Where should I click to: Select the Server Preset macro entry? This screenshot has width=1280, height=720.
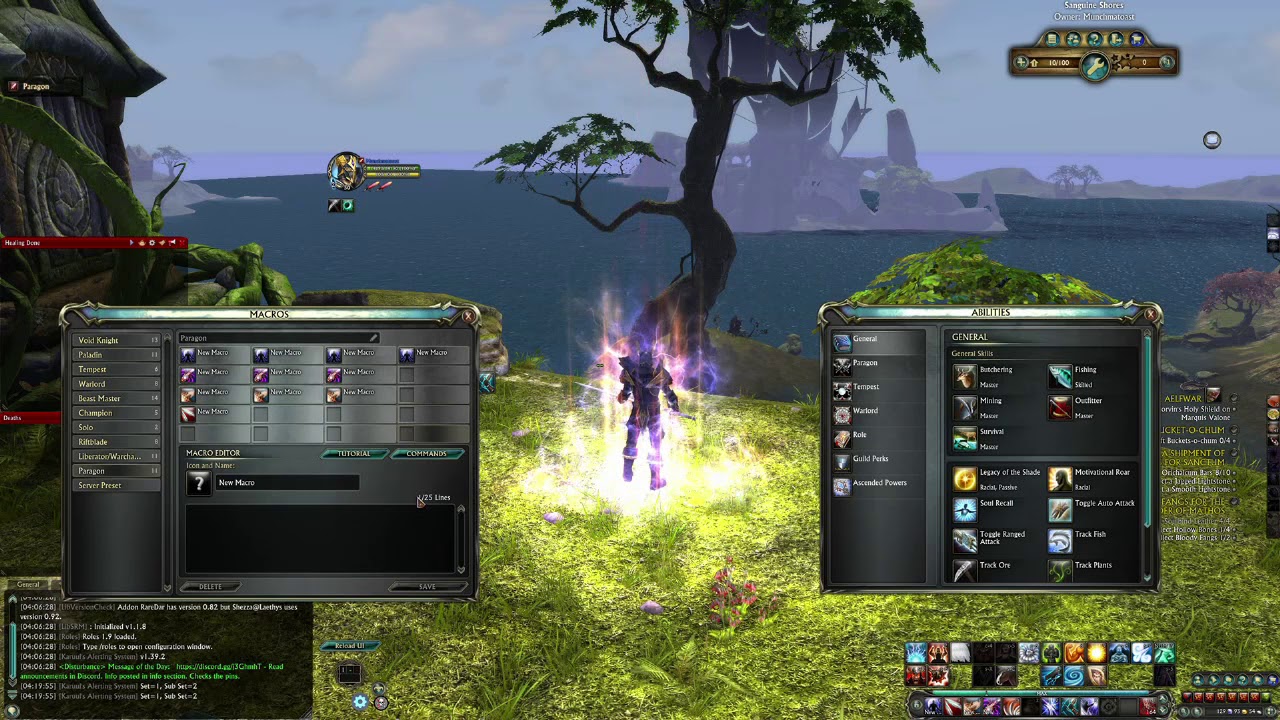(100, 486)
